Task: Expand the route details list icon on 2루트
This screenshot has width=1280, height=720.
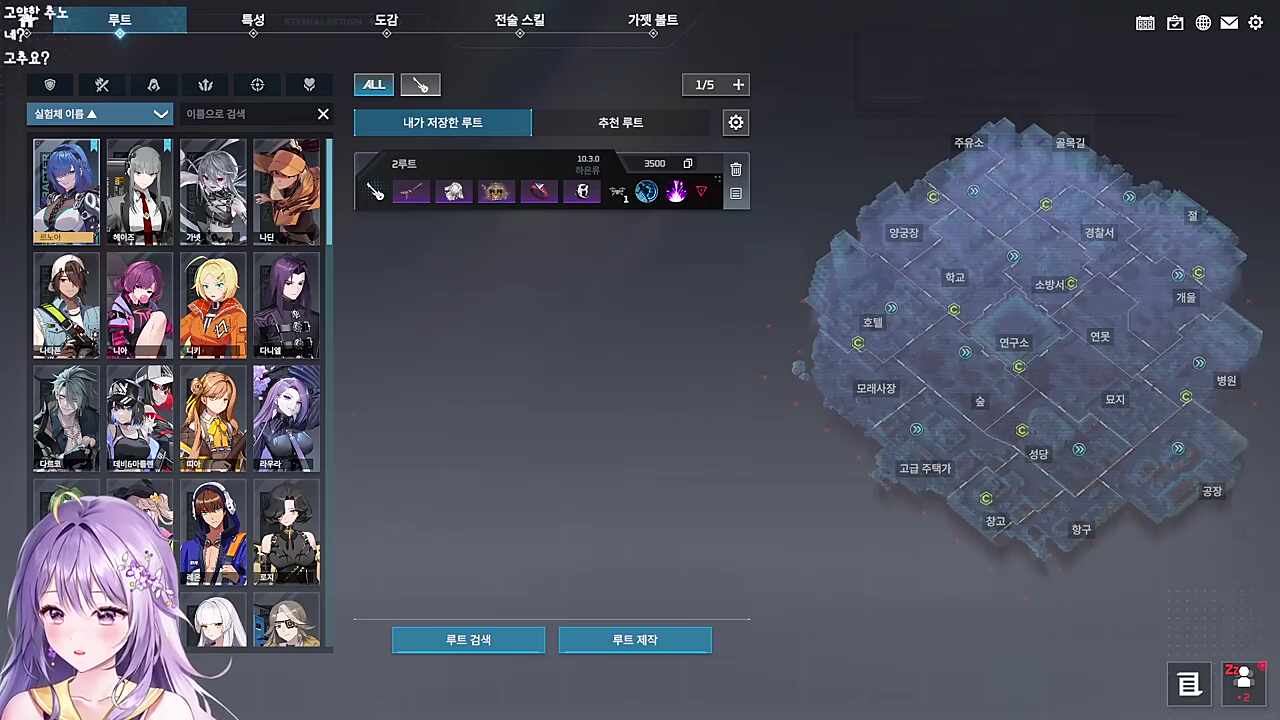Action: 736,194
